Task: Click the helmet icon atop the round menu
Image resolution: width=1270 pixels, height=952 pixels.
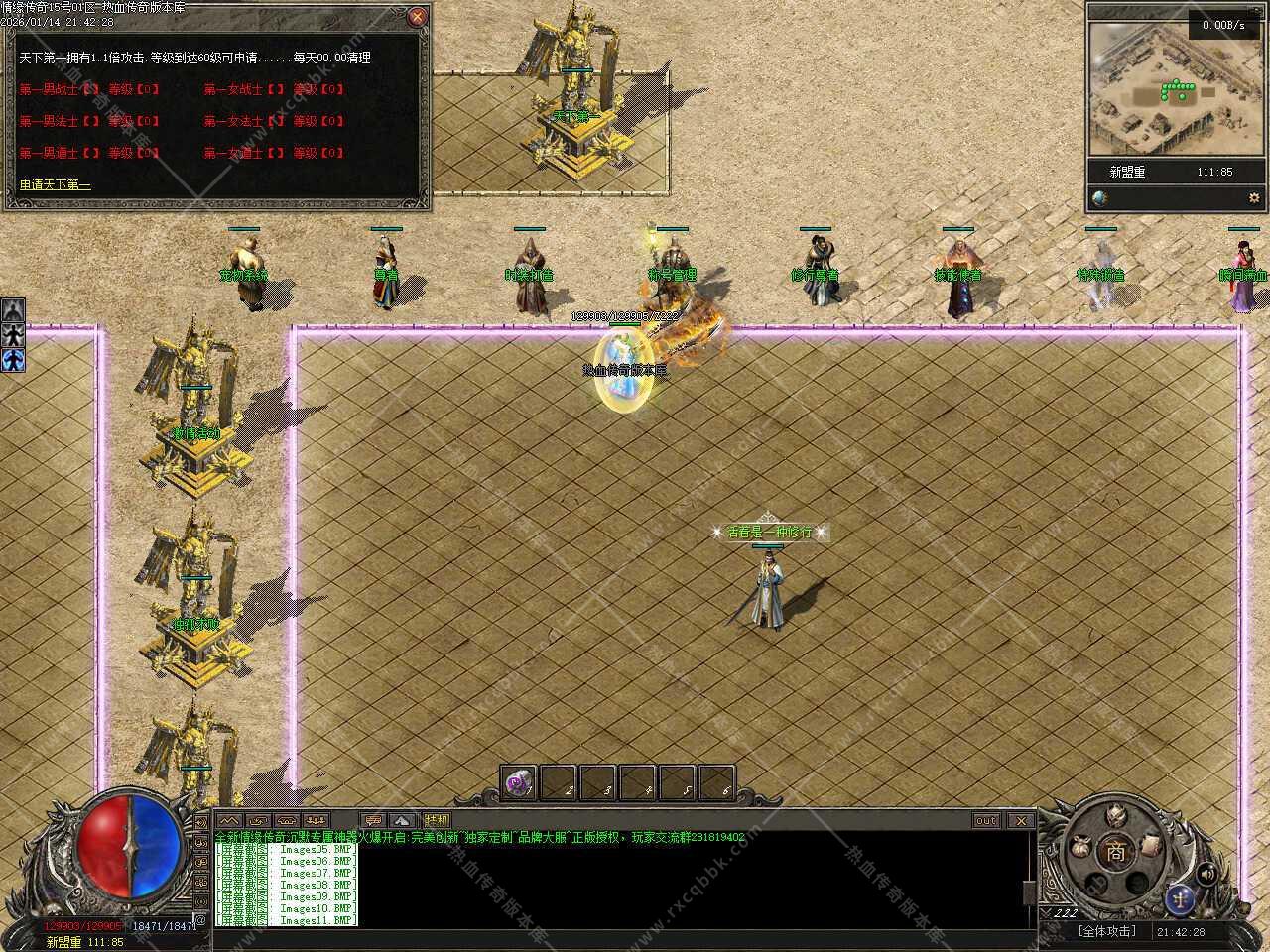Action: click(x=1117, y=816)
